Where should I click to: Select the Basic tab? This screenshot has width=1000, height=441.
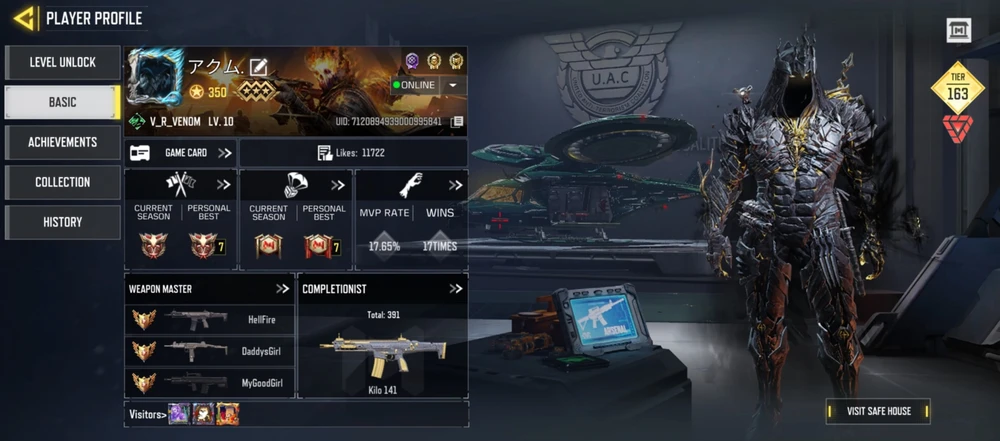pos(62,102)
